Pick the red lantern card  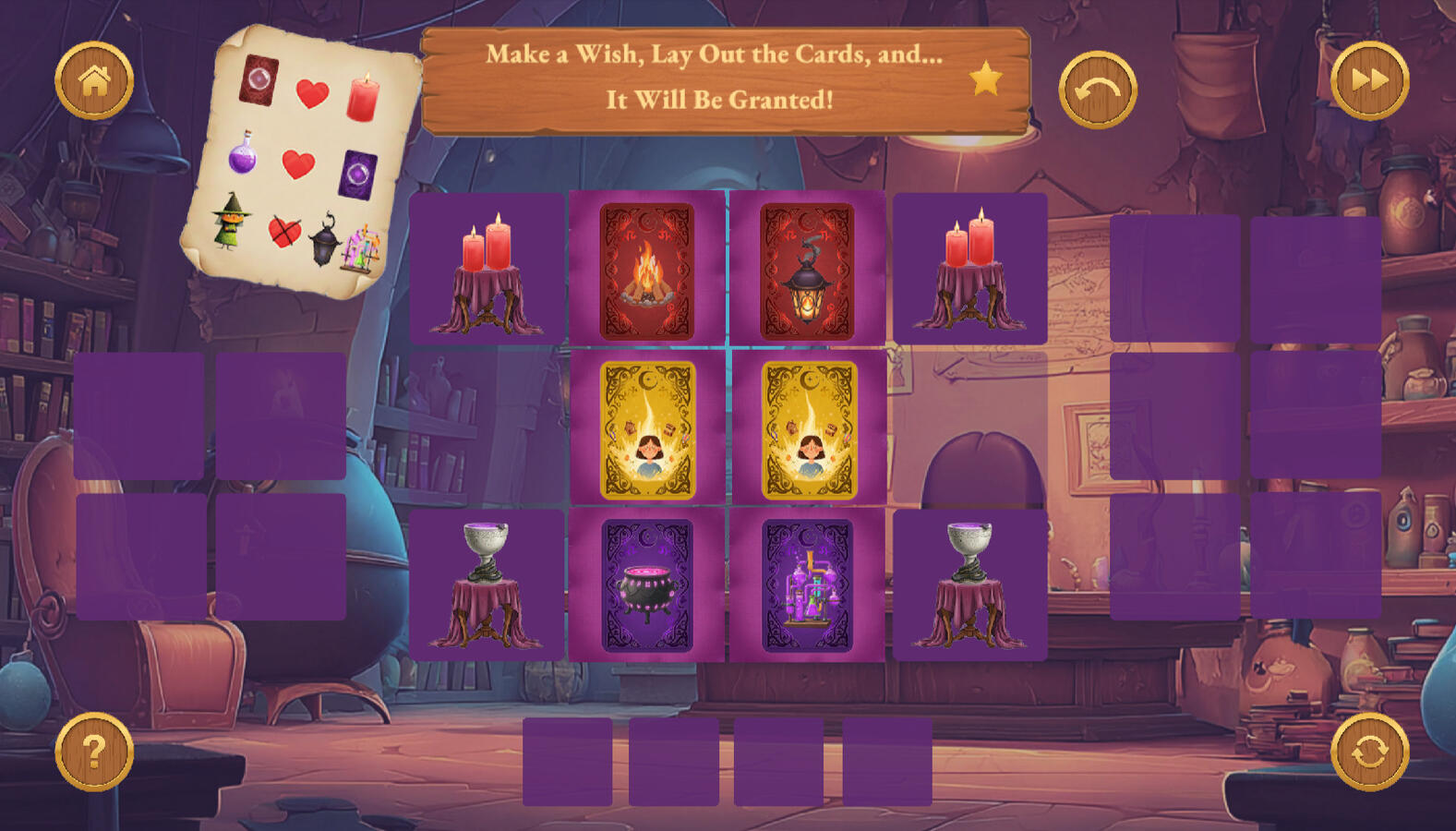[807, 271]
